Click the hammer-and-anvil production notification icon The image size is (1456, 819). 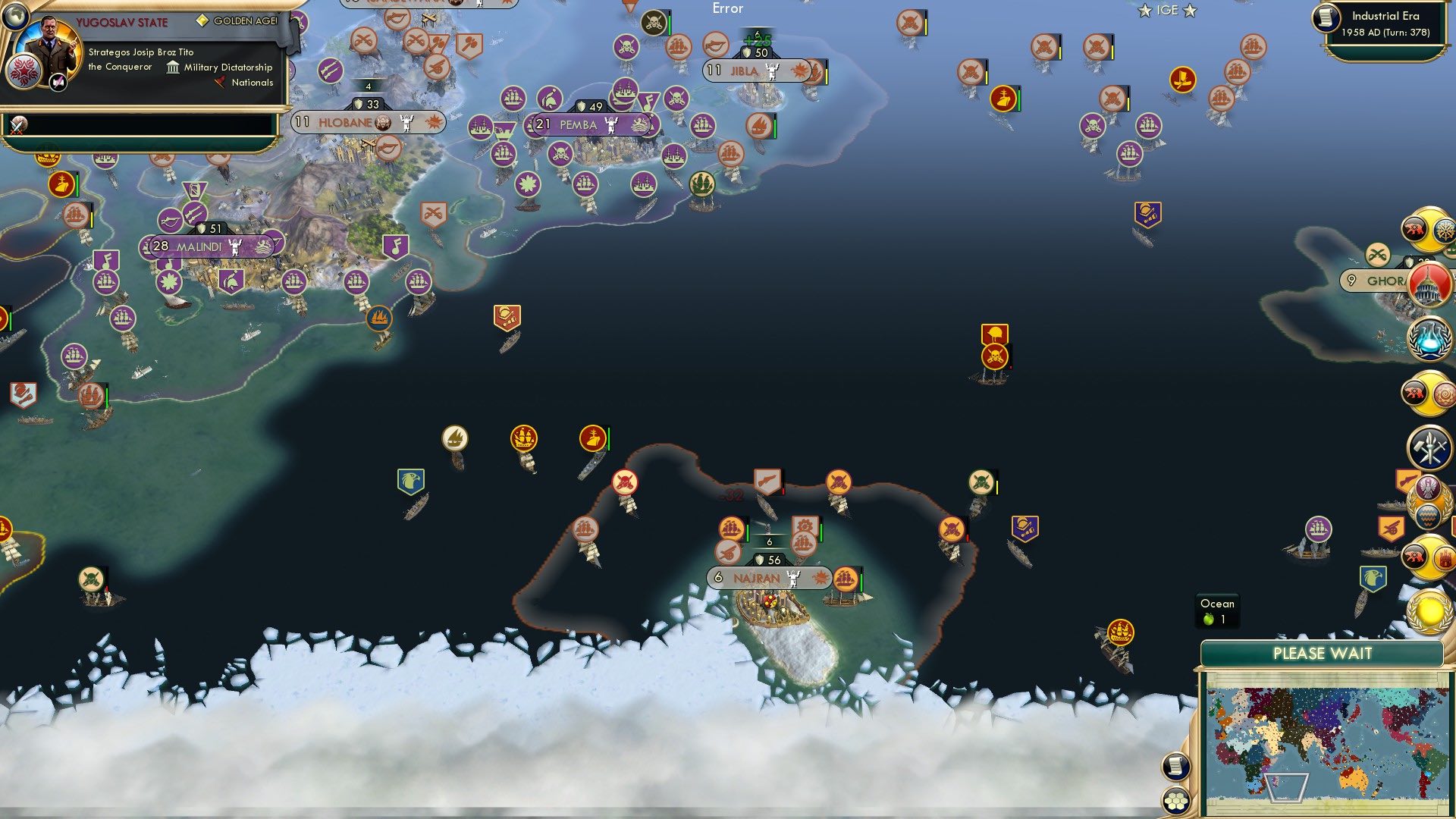coord(1428,446)
